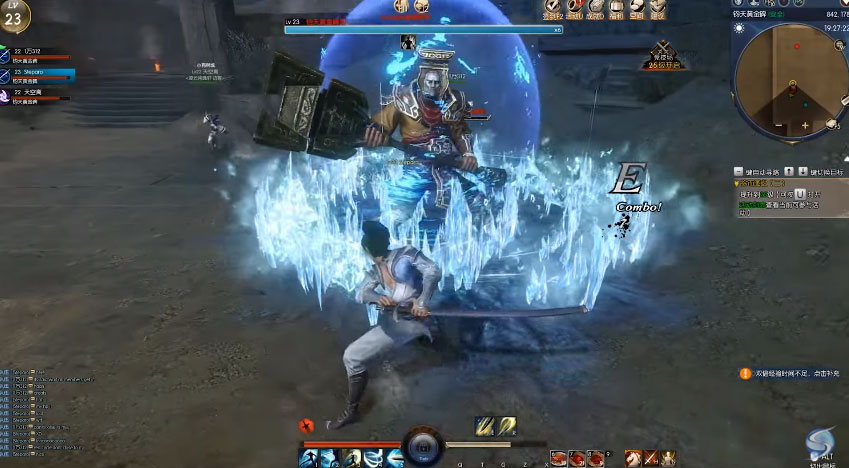Click the round center orb on the hotbar
This screenshot has height=468, width=849.
[423, 445]
